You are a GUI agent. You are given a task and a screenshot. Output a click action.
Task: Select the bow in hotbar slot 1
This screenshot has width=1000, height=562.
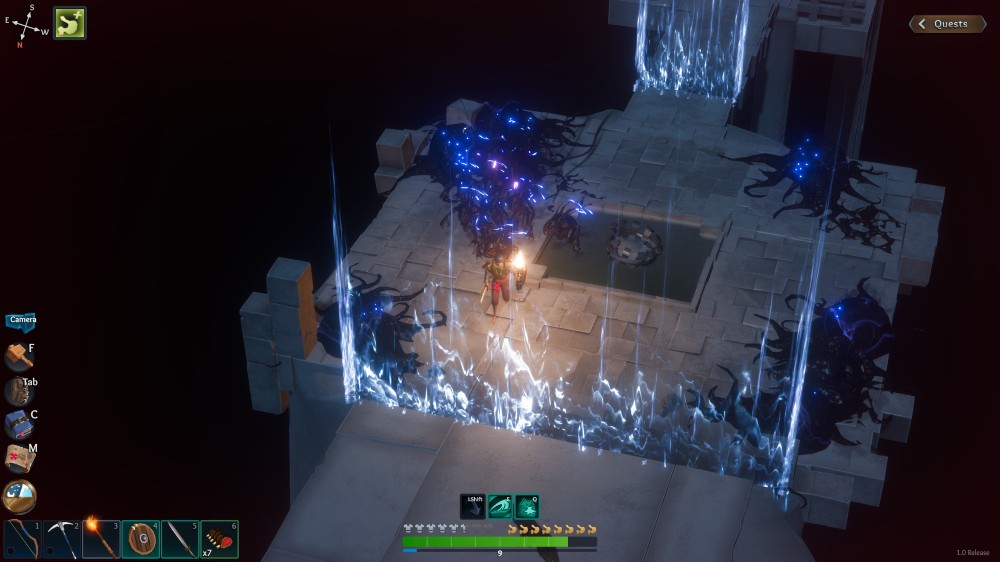click(22, 539)
